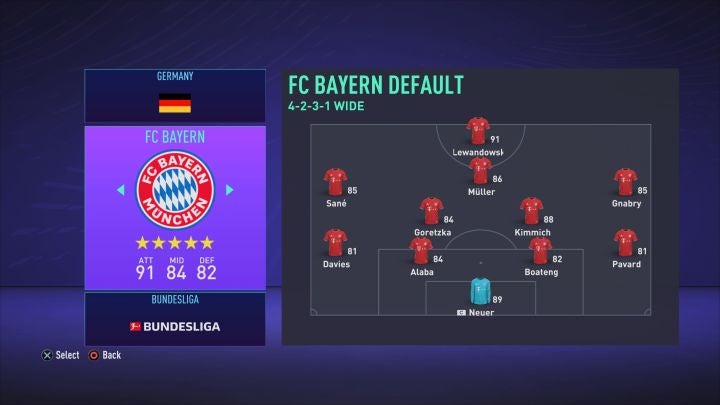Select Lewandowski in the lineup
Image resolution: width=720 pixels, height=405 pixels.
[x=478, y=132]
